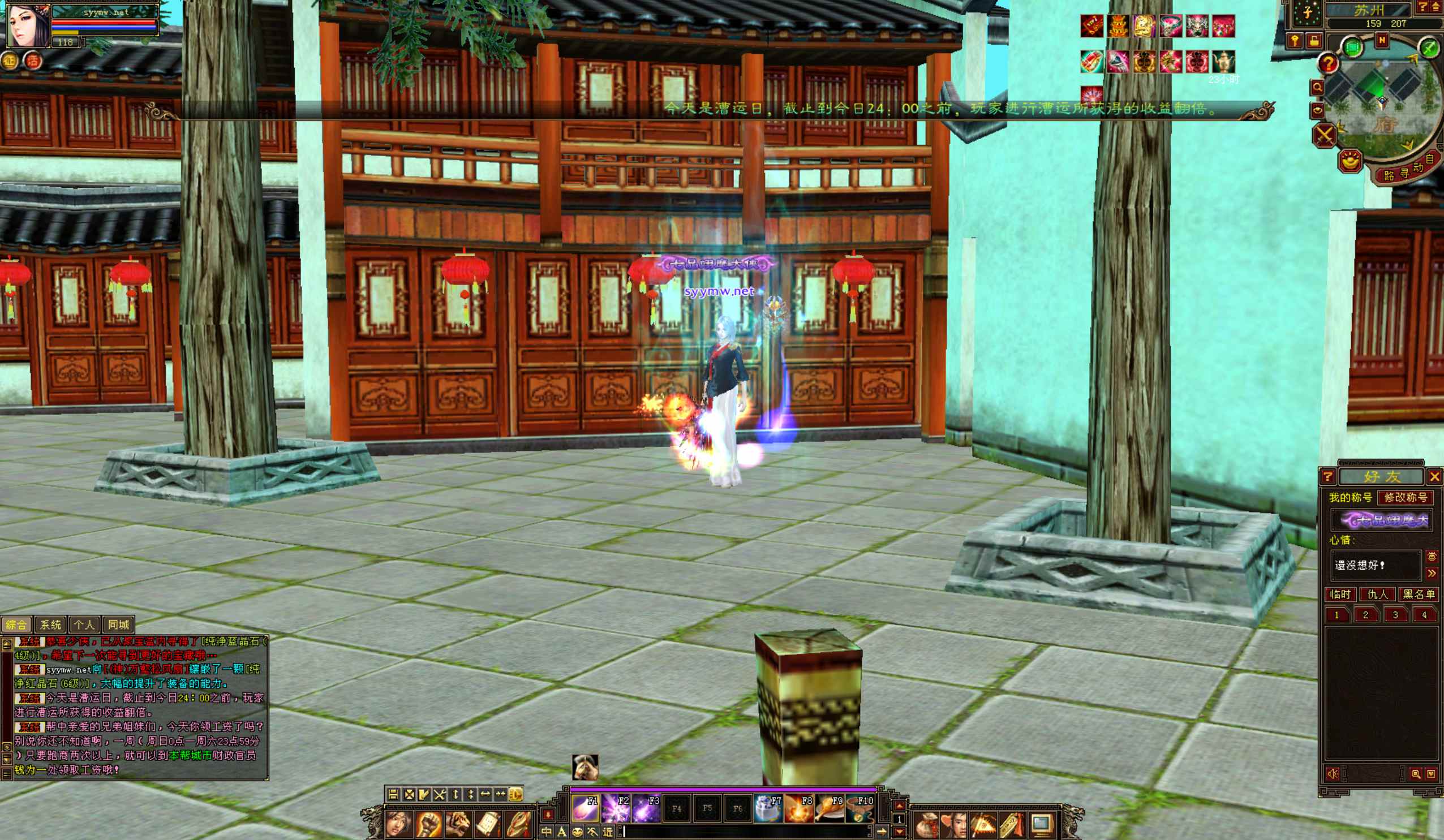Open the computer monitor system menu icon
The image size is (1444, 840).
pos(1041,825)
